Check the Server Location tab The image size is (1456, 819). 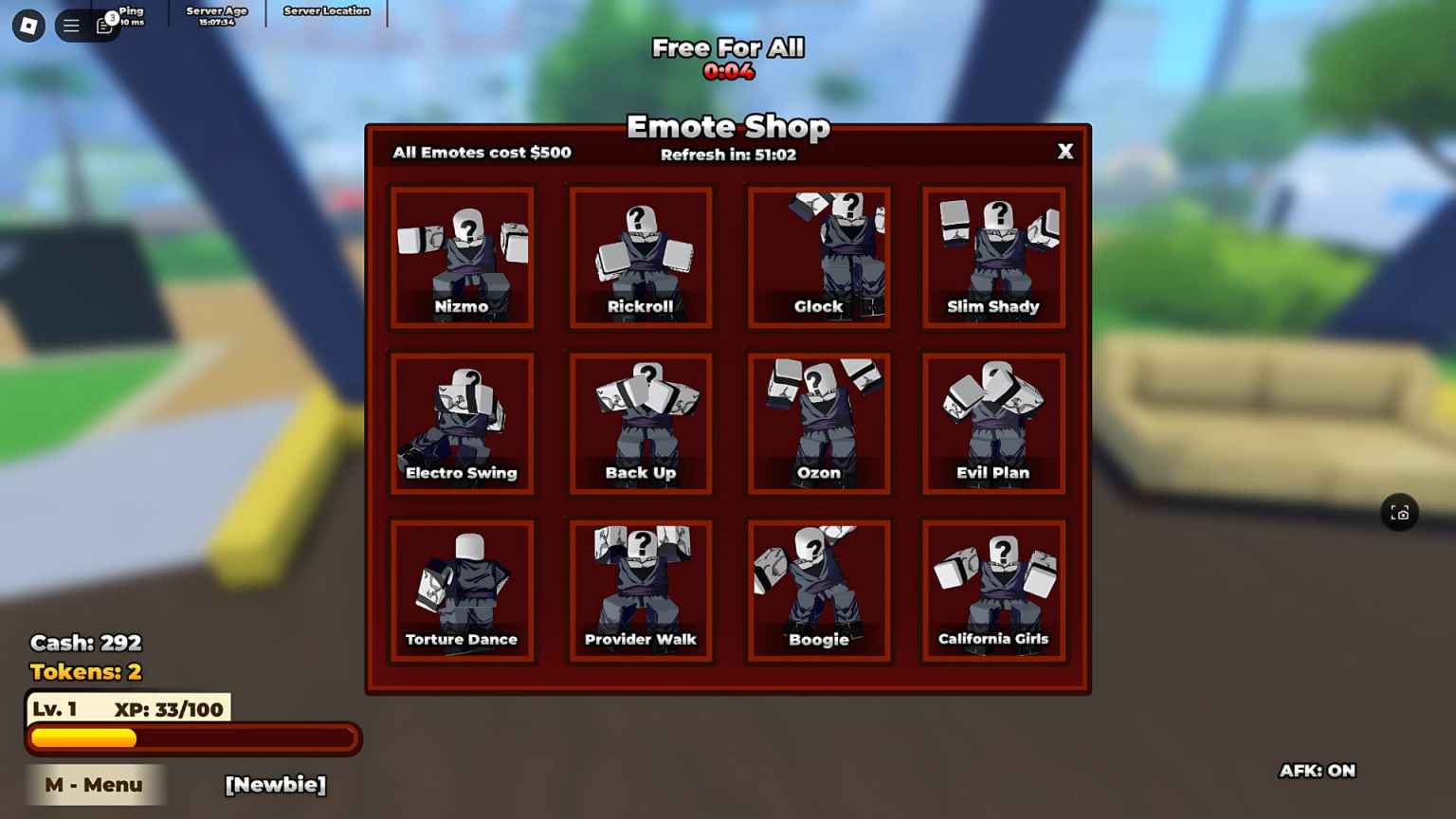(325, 11)
